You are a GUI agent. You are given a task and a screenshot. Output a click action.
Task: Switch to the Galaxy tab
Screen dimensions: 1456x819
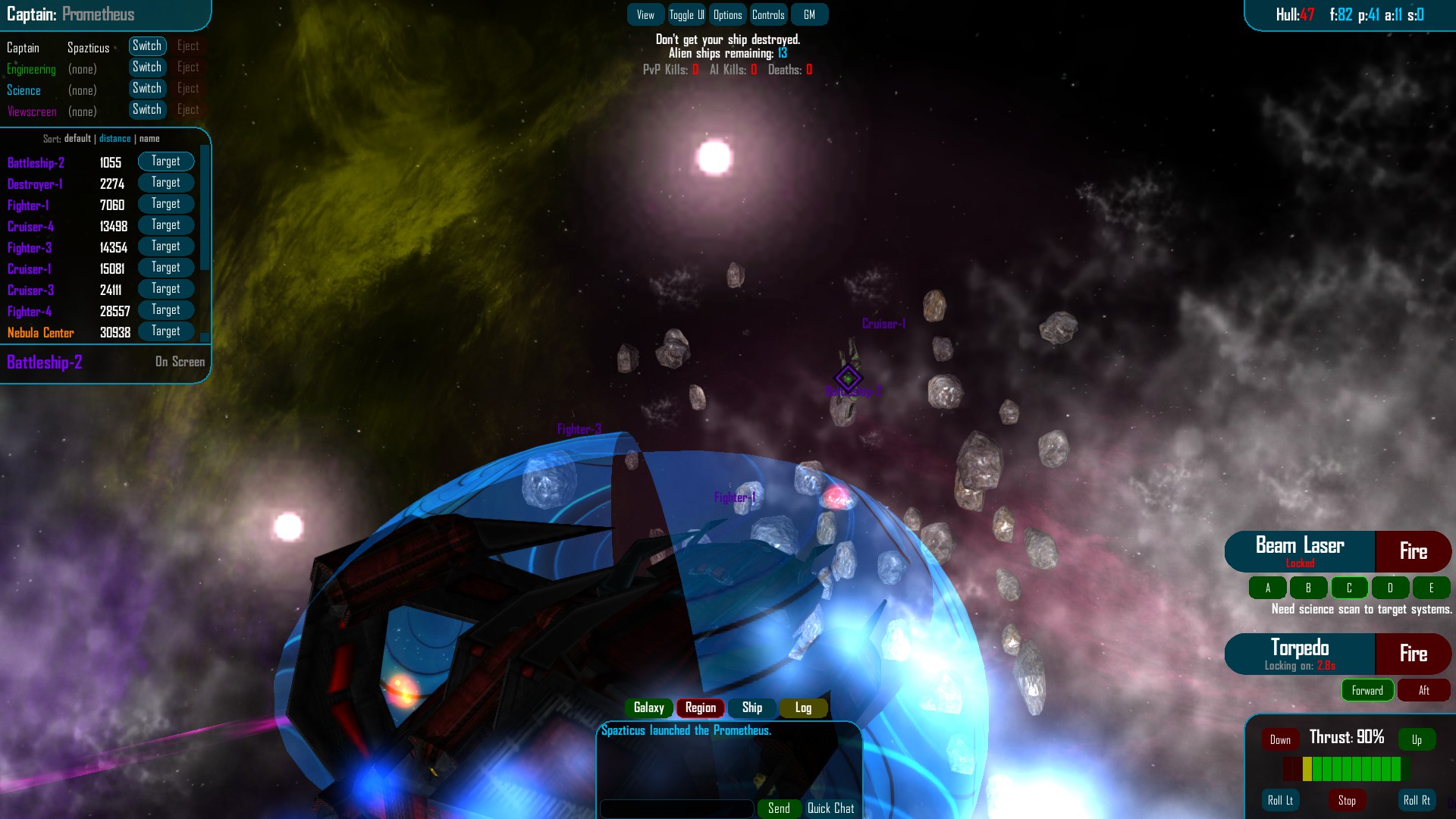(649, 708)
